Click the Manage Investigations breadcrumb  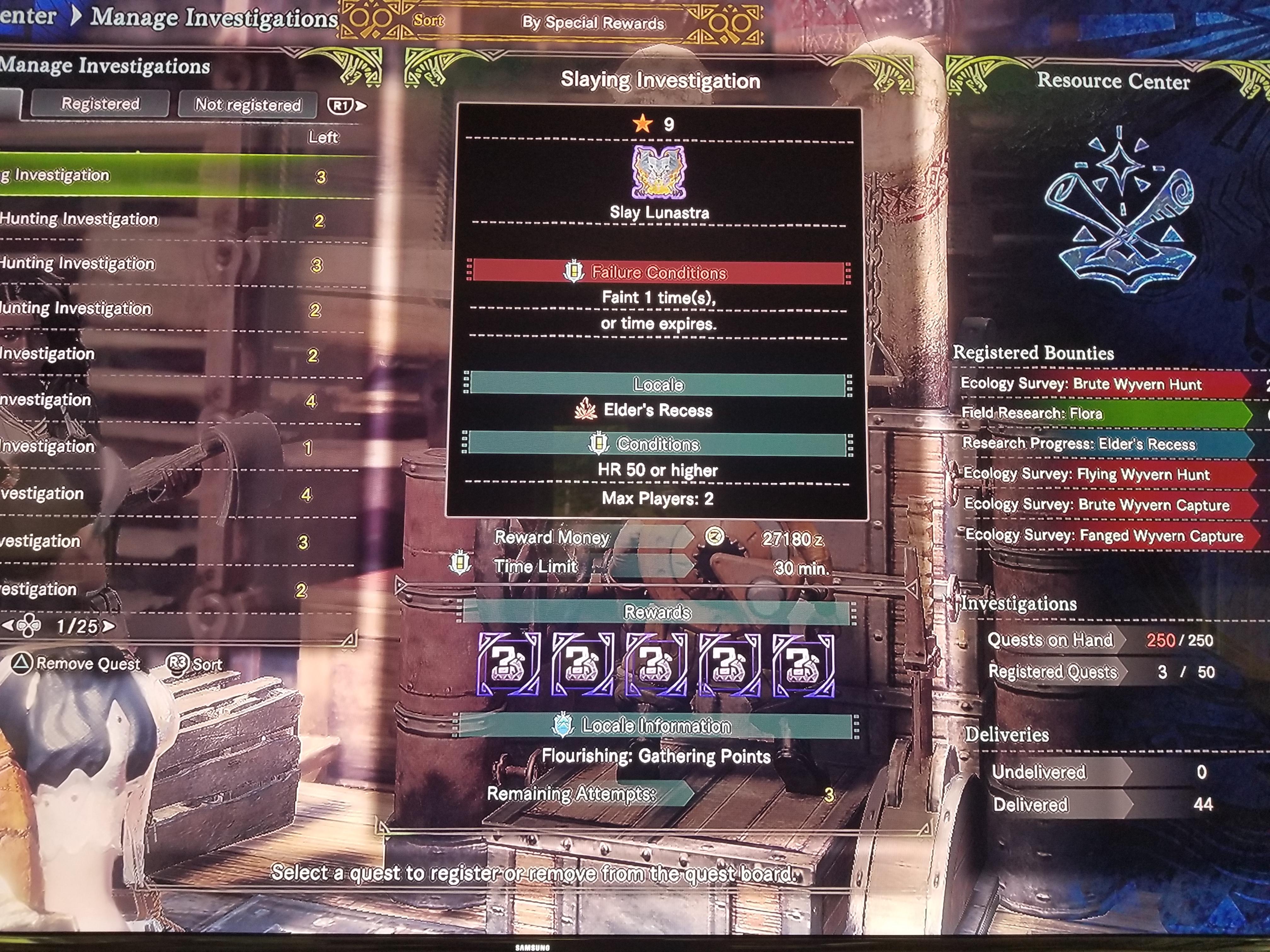pos(214,17)
